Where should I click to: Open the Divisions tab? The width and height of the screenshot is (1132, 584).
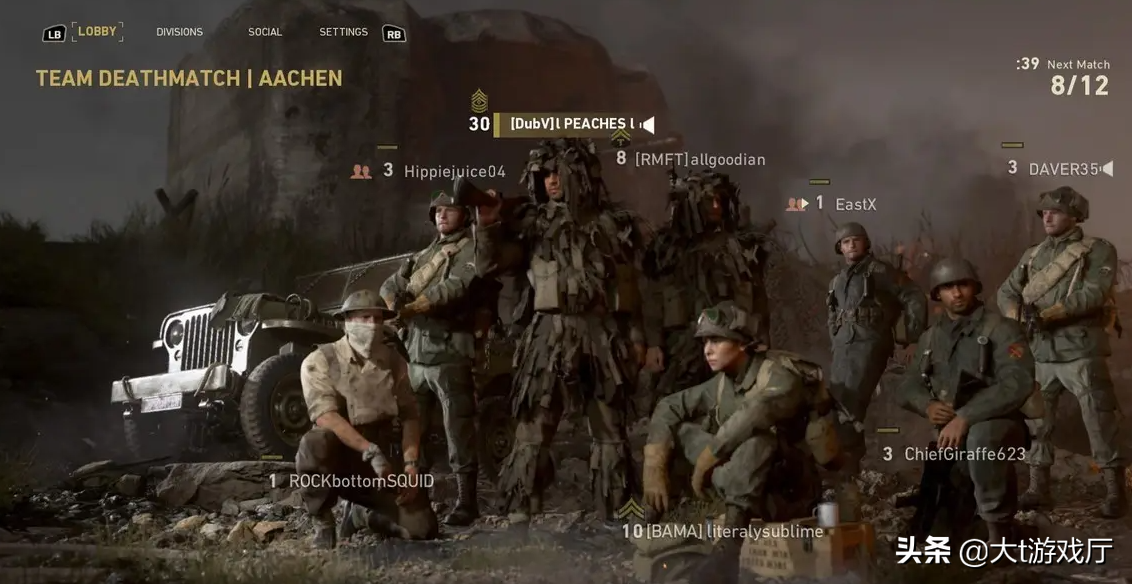click(x=179, y=32)
